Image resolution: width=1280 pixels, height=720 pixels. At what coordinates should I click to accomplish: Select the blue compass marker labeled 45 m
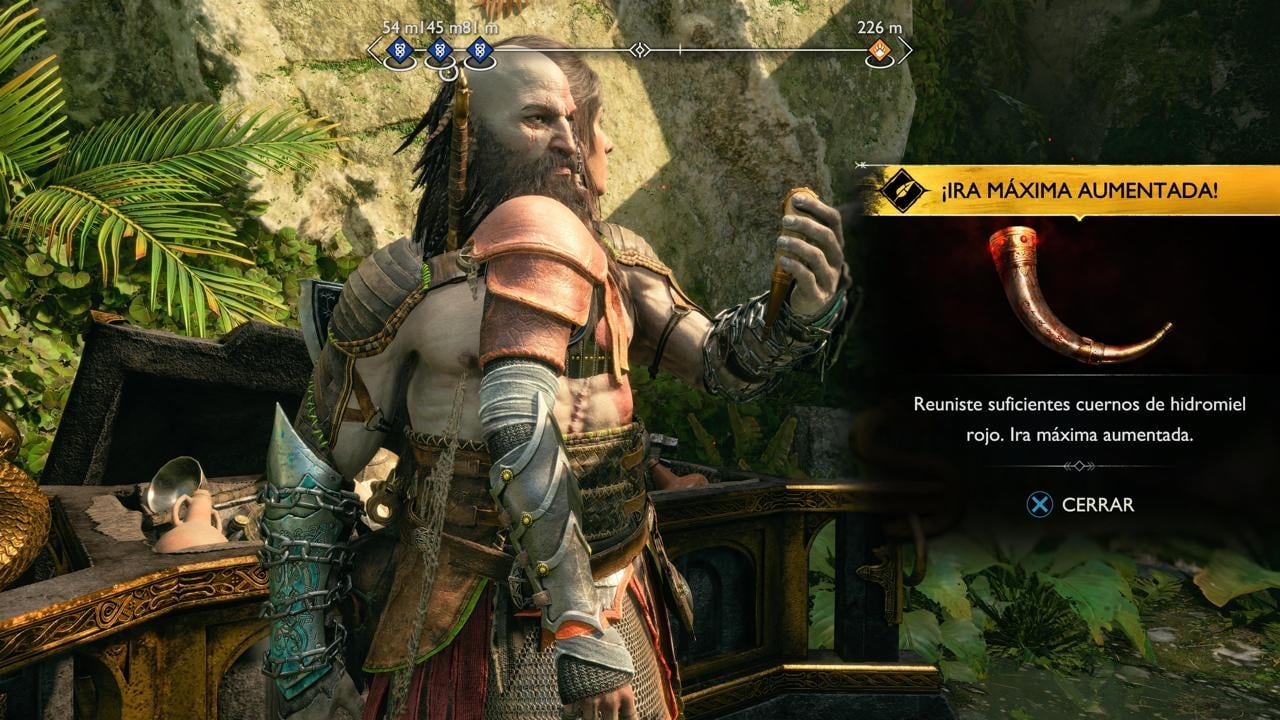point(439,50)
